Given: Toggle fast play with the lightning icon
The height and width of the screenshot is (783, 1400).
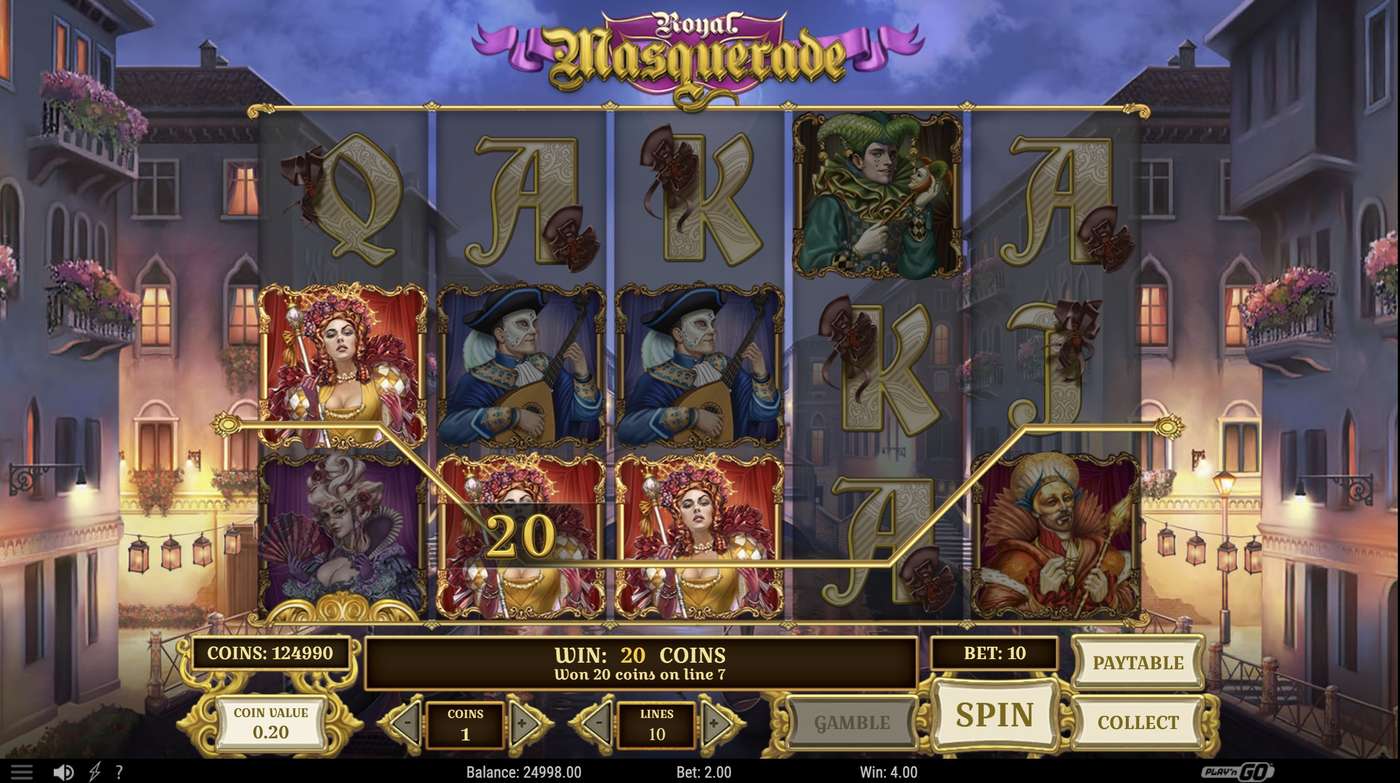Looking at the screenshot, I should 92,770.
